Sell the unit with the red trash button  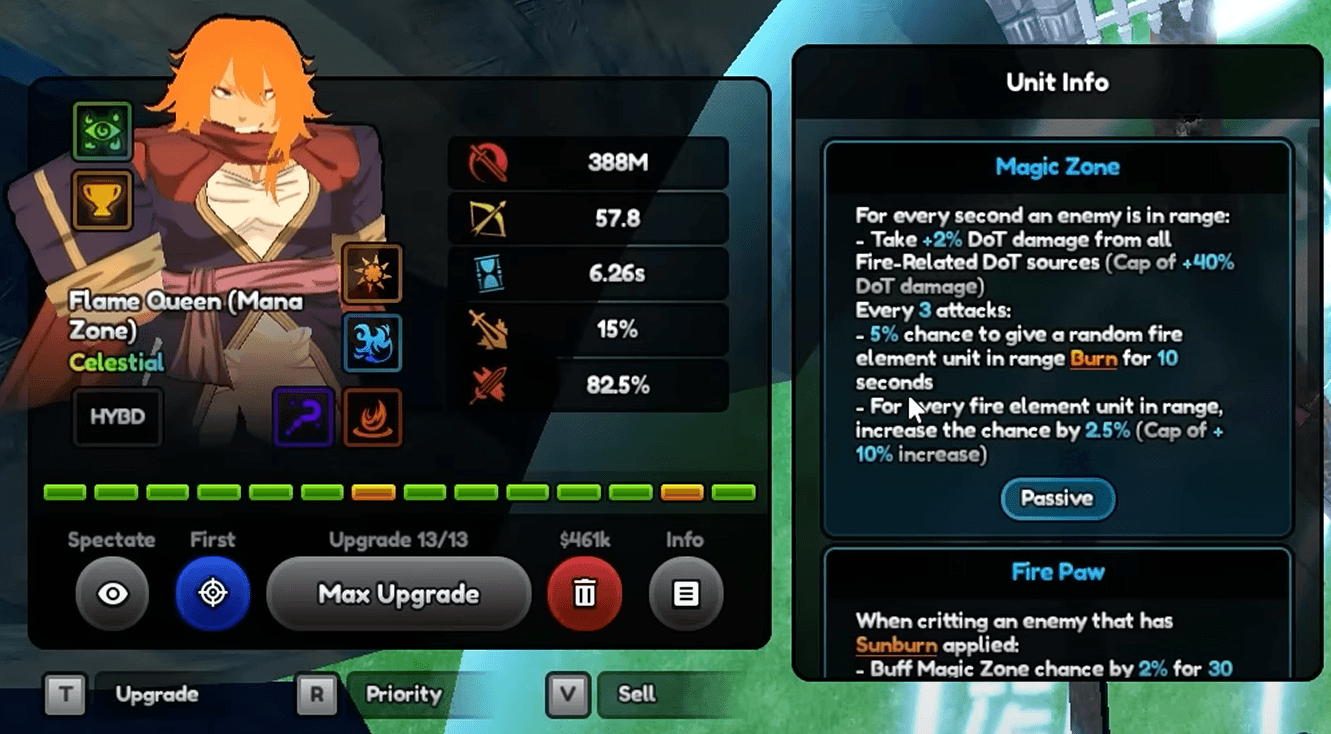(x=585, y=593)
